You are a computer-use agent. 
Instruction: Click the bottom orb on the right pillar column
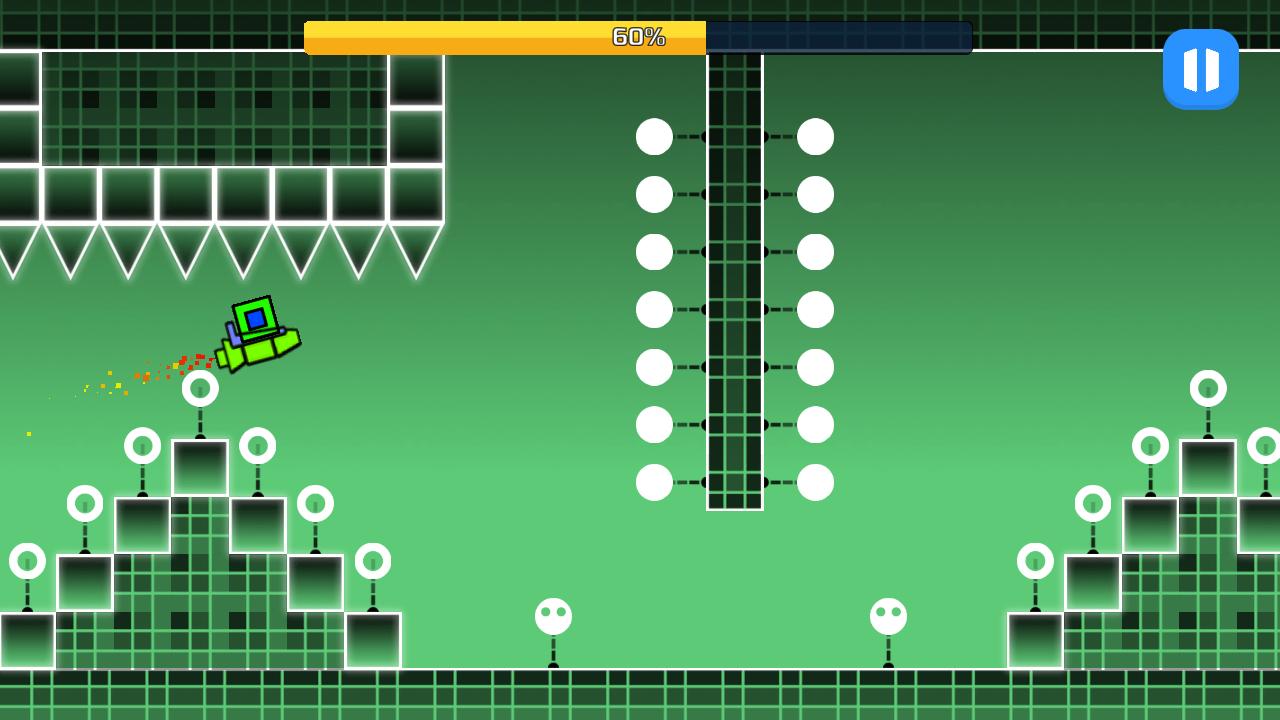[x=815, y=483]
